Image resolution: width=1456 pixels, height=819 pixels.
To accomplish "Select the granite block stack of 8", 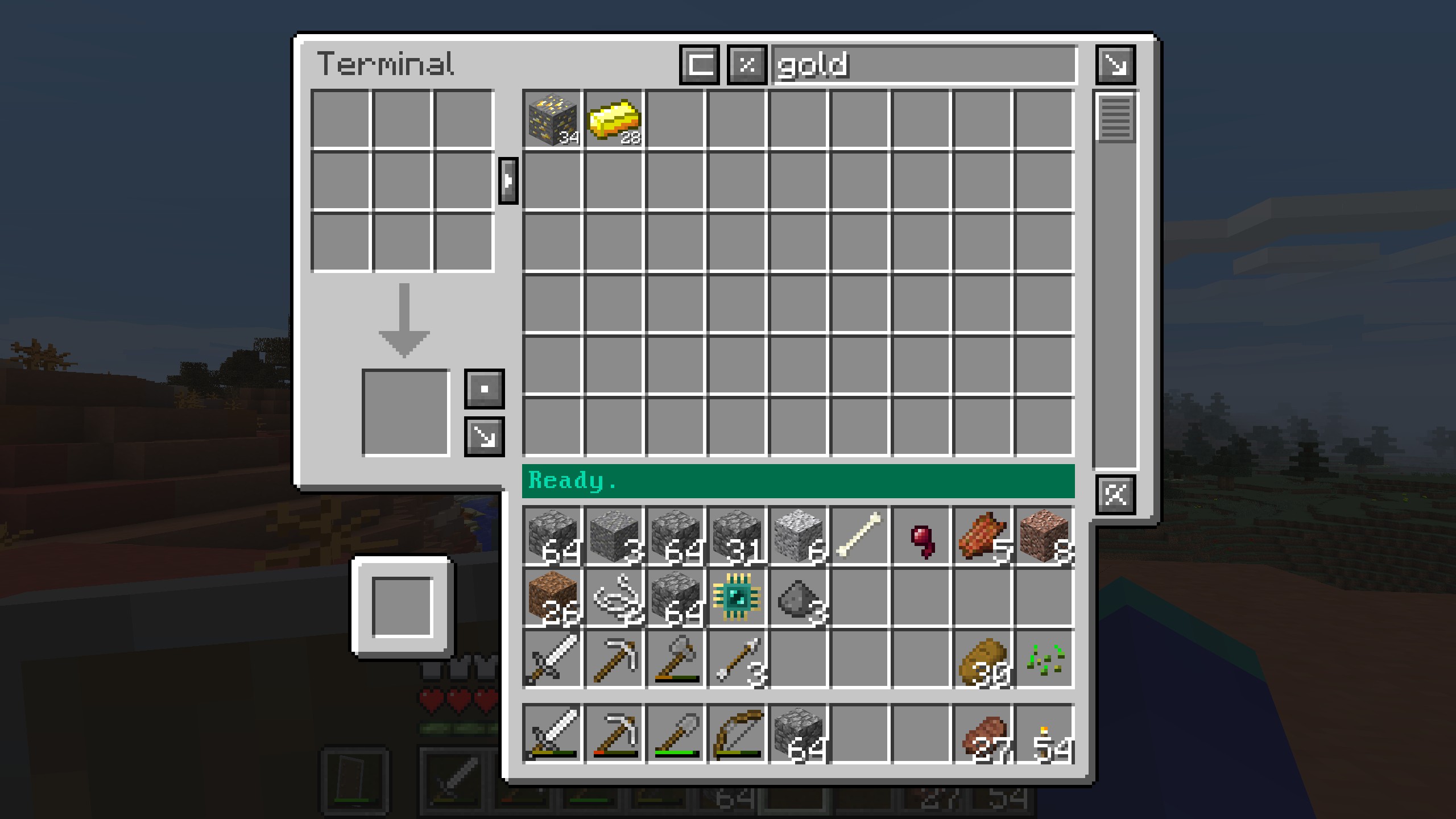I will click(1044, 536).
